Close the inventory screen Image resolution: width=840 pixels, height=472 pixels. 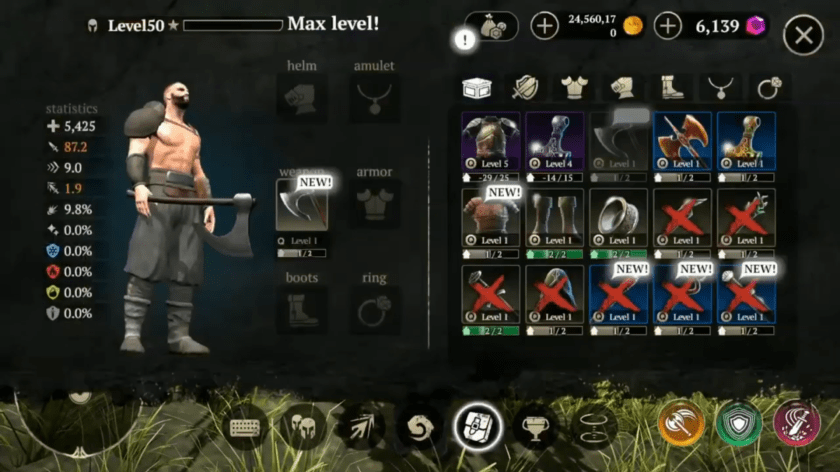click(803, 36)
